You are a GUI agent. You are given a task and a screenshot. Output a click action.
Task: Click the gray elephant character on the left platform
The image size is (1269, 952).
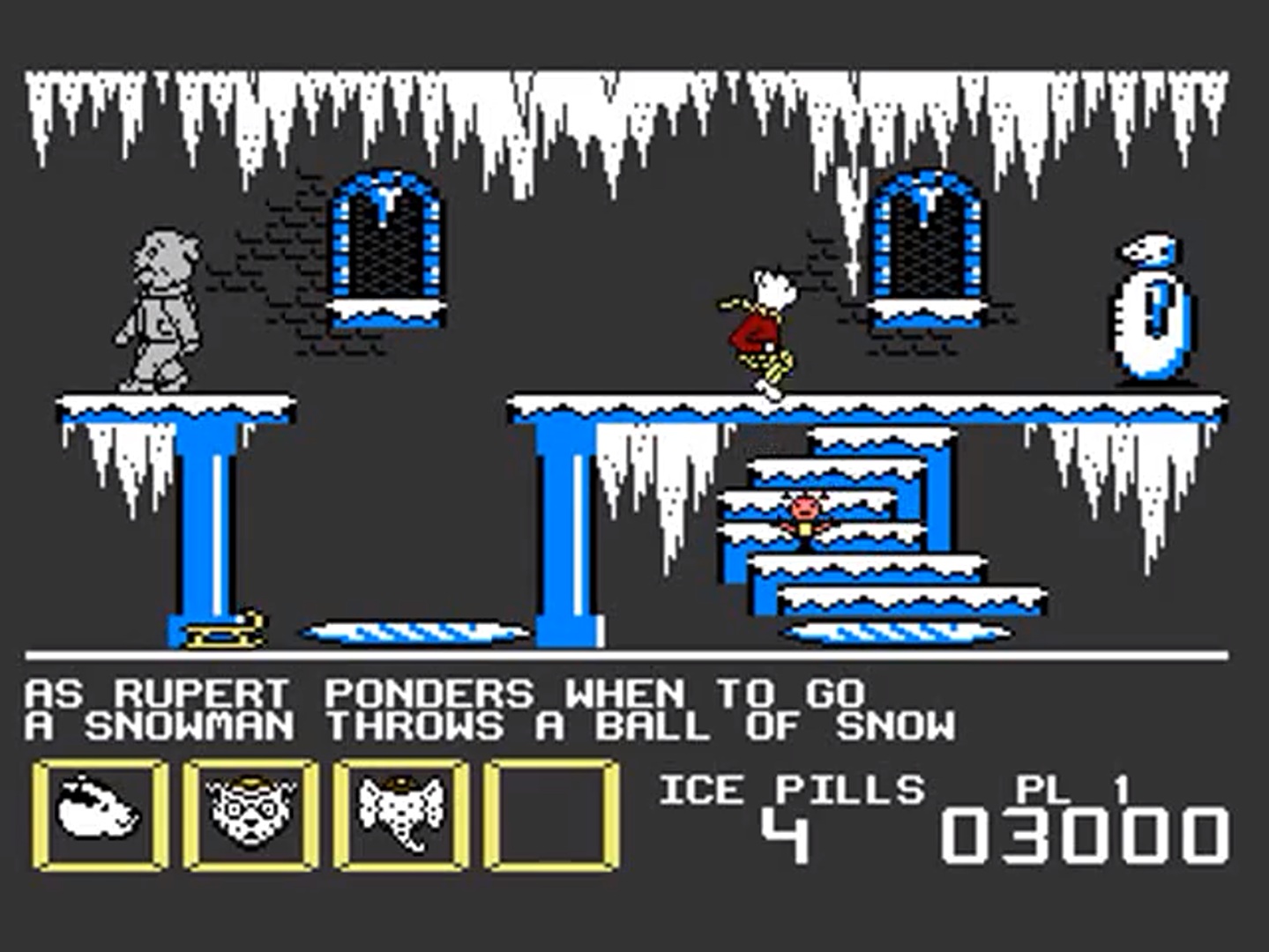[x=159, y=309]
